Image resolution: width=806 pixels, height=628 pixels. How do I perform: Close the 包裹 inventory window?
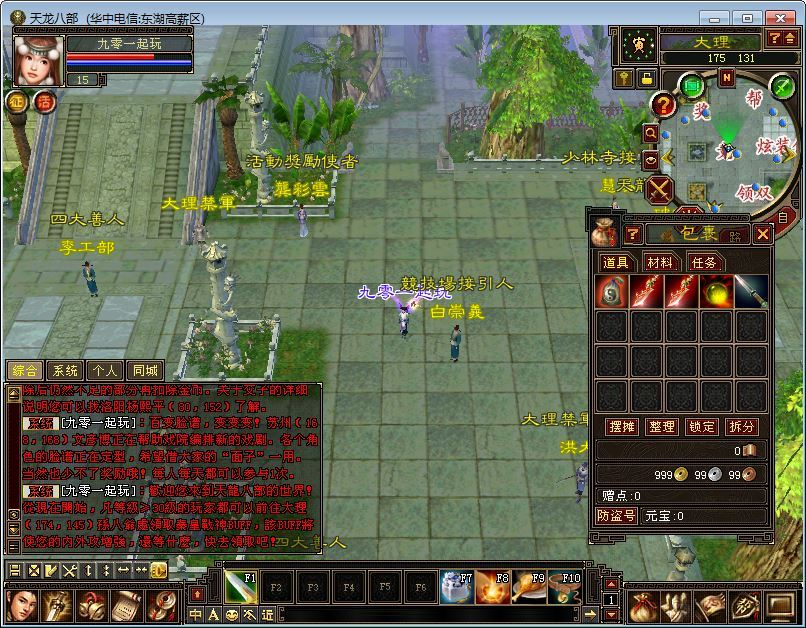click(x=763, y=234)
